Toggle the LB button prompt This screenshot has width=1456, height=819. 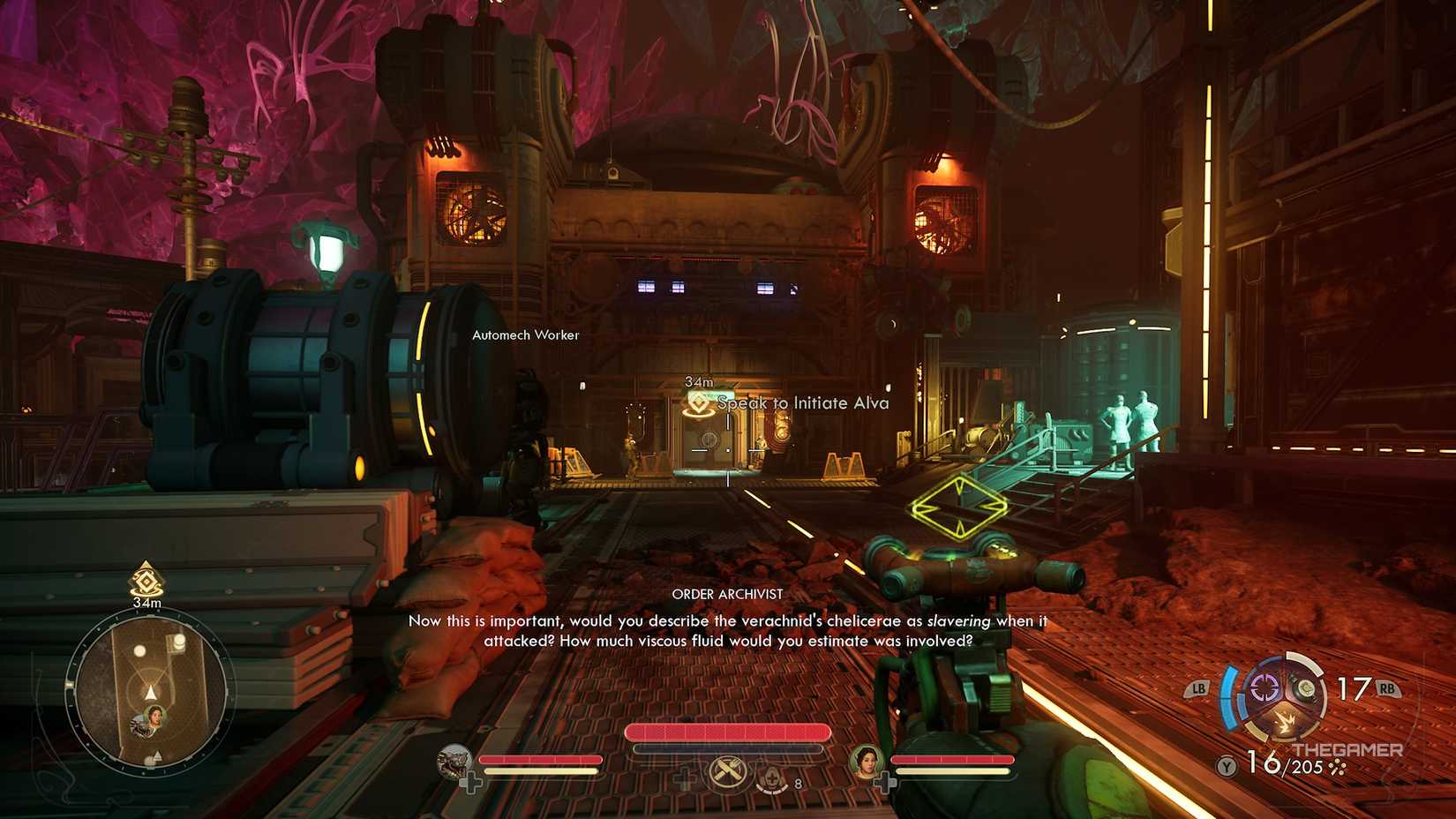click(x=1198, y=688)
